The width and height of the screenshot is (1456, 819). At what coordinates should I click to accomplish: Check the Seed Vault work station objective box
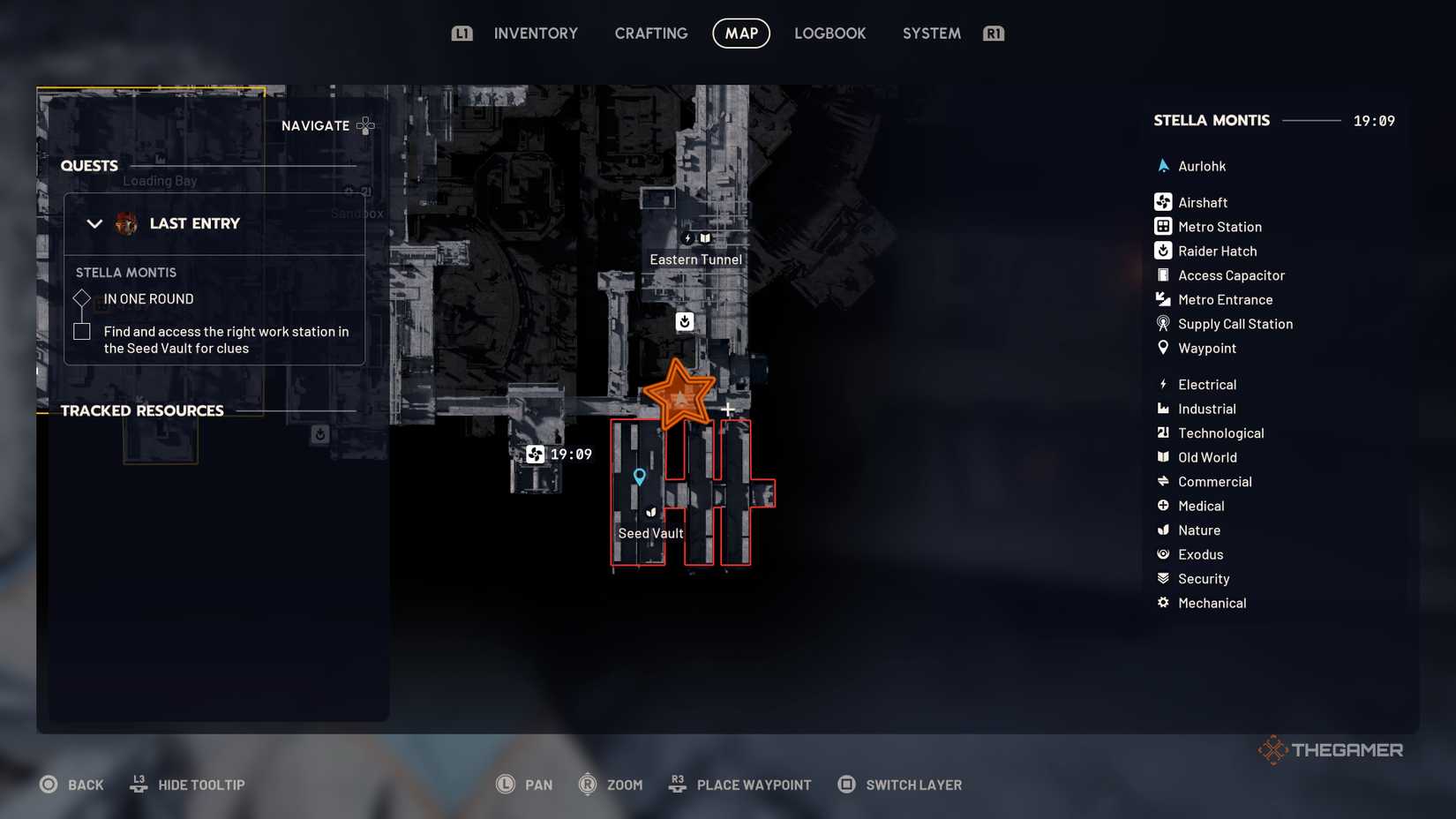tap(81, 331)
